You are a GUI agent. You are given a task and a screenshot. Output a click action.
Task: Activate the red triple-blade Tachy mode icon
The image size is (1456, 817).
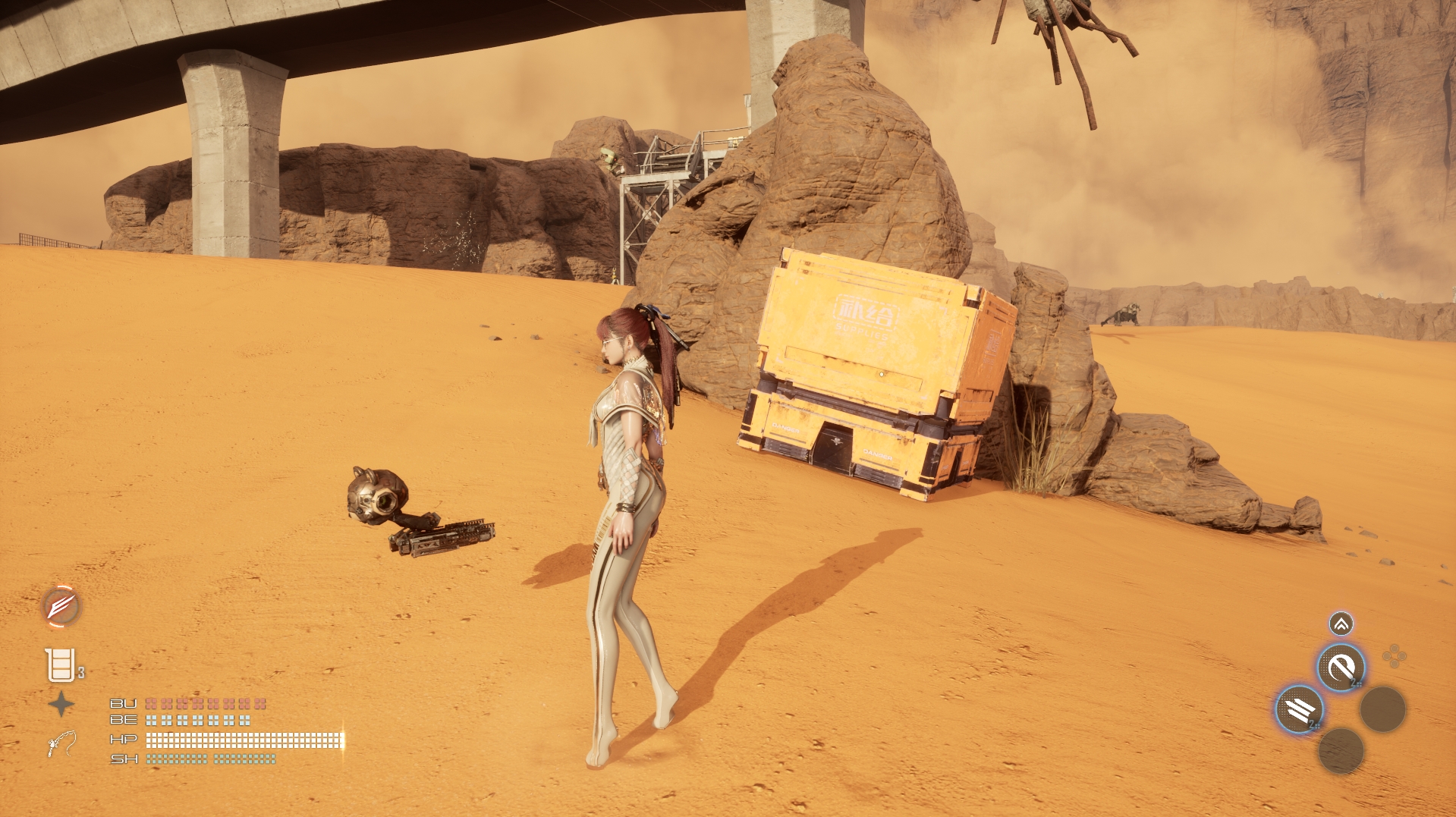[x=61, y=607]
